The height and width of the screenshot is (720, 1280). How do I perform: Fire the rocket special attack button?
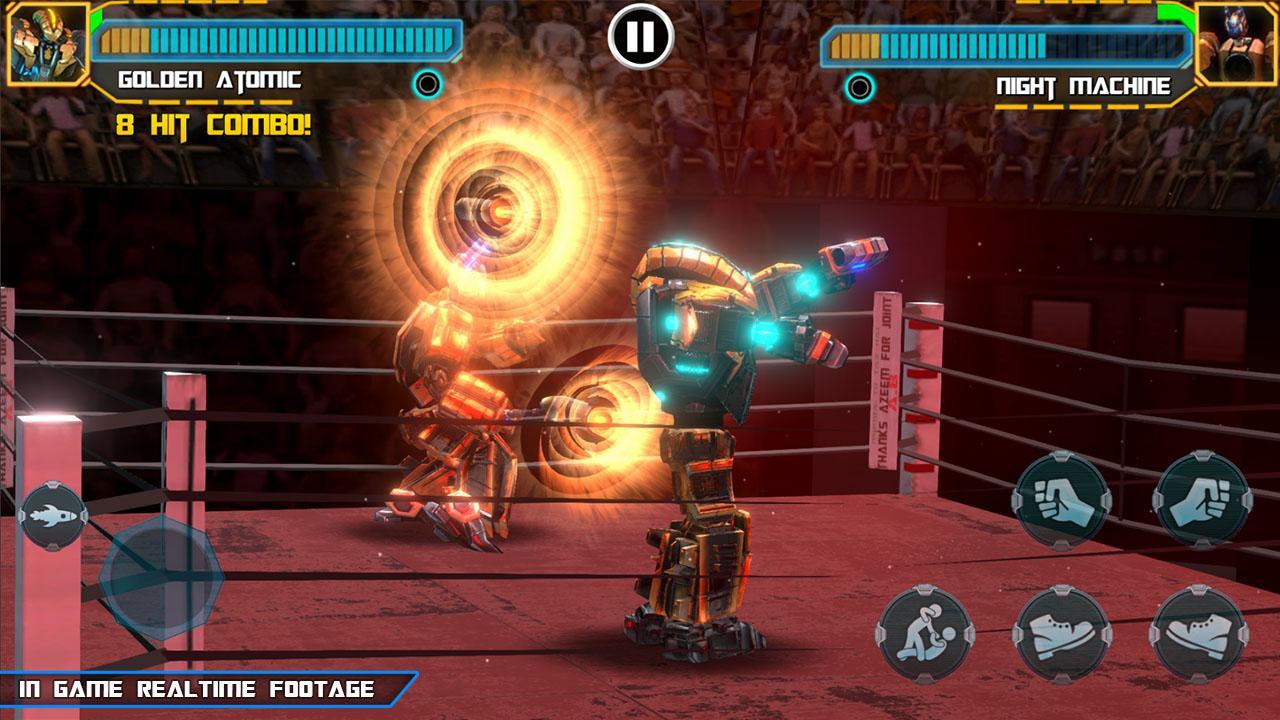tap(52, 515)
